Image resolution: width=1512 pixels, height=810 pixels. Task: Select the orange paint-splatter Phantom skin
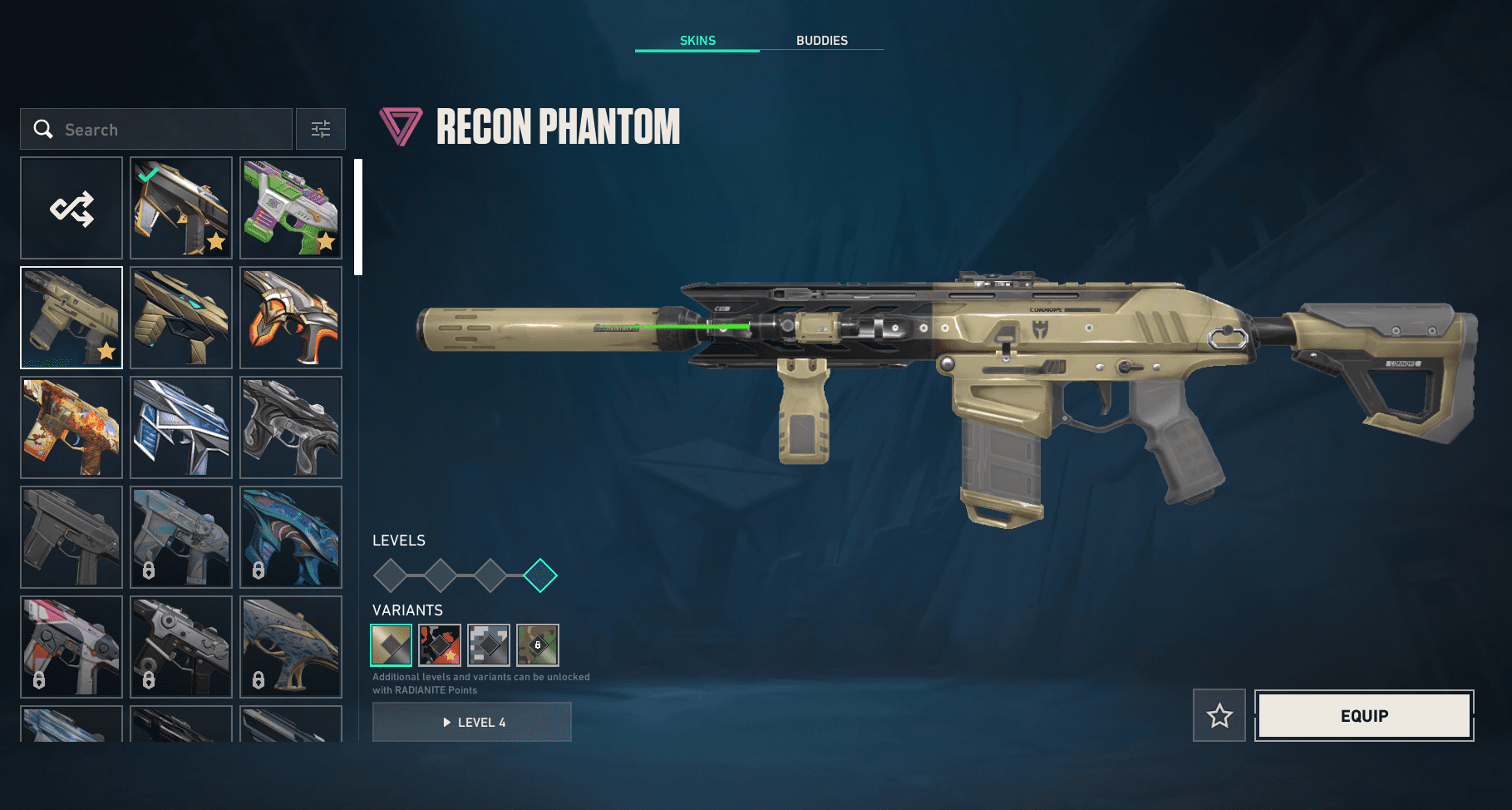point(71,427)
